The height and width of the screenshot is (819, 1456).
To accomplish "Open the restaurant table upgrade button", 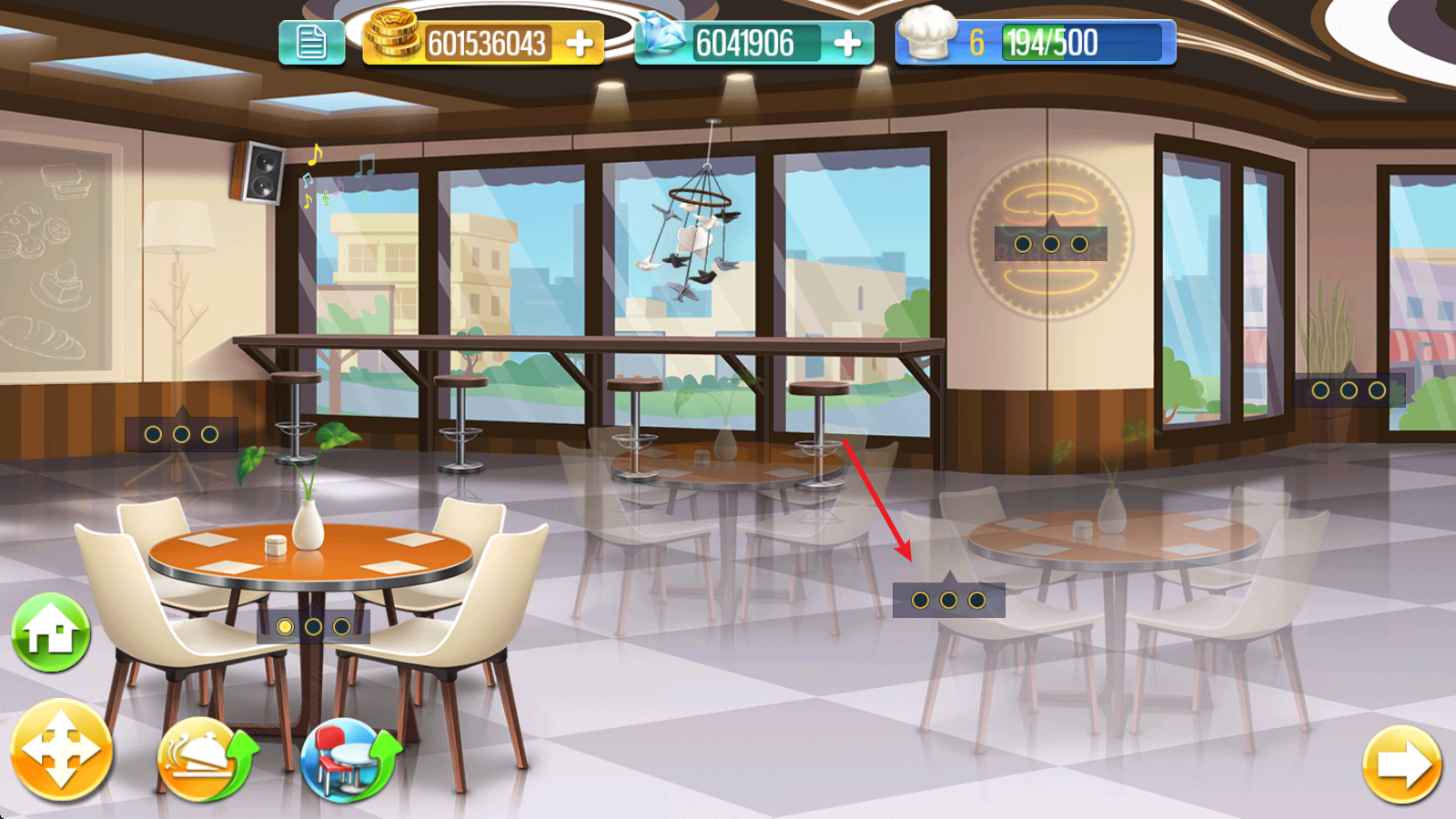I will [x=350, y=759].
